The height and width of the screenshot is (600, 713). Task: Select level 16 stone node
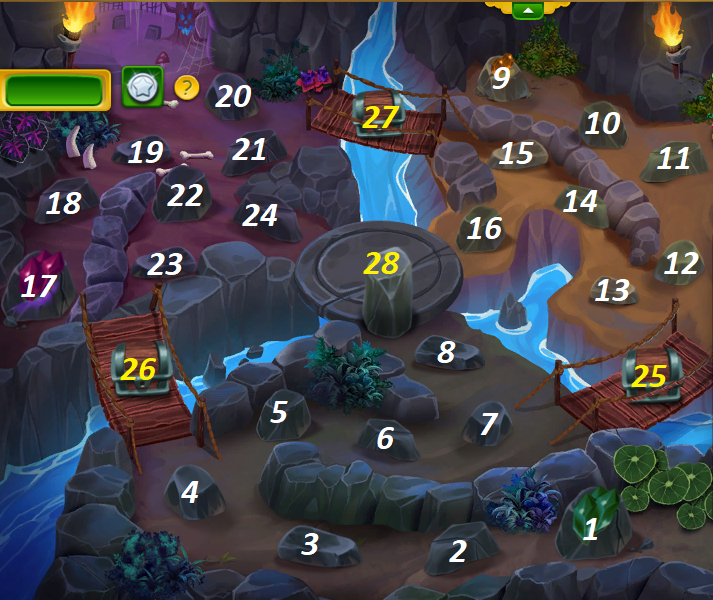484,228
